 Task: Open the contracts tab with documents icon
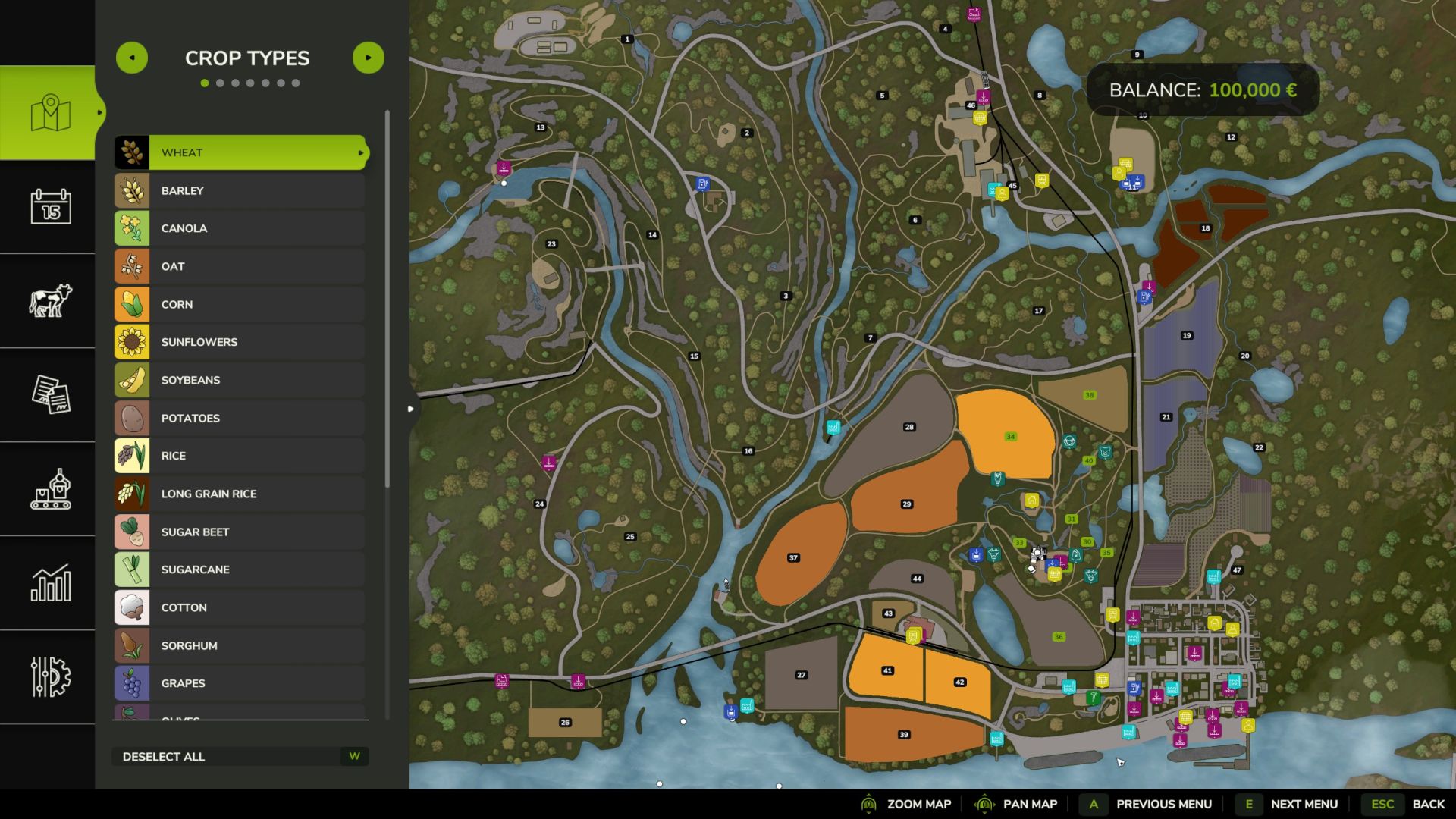point(50,394)
